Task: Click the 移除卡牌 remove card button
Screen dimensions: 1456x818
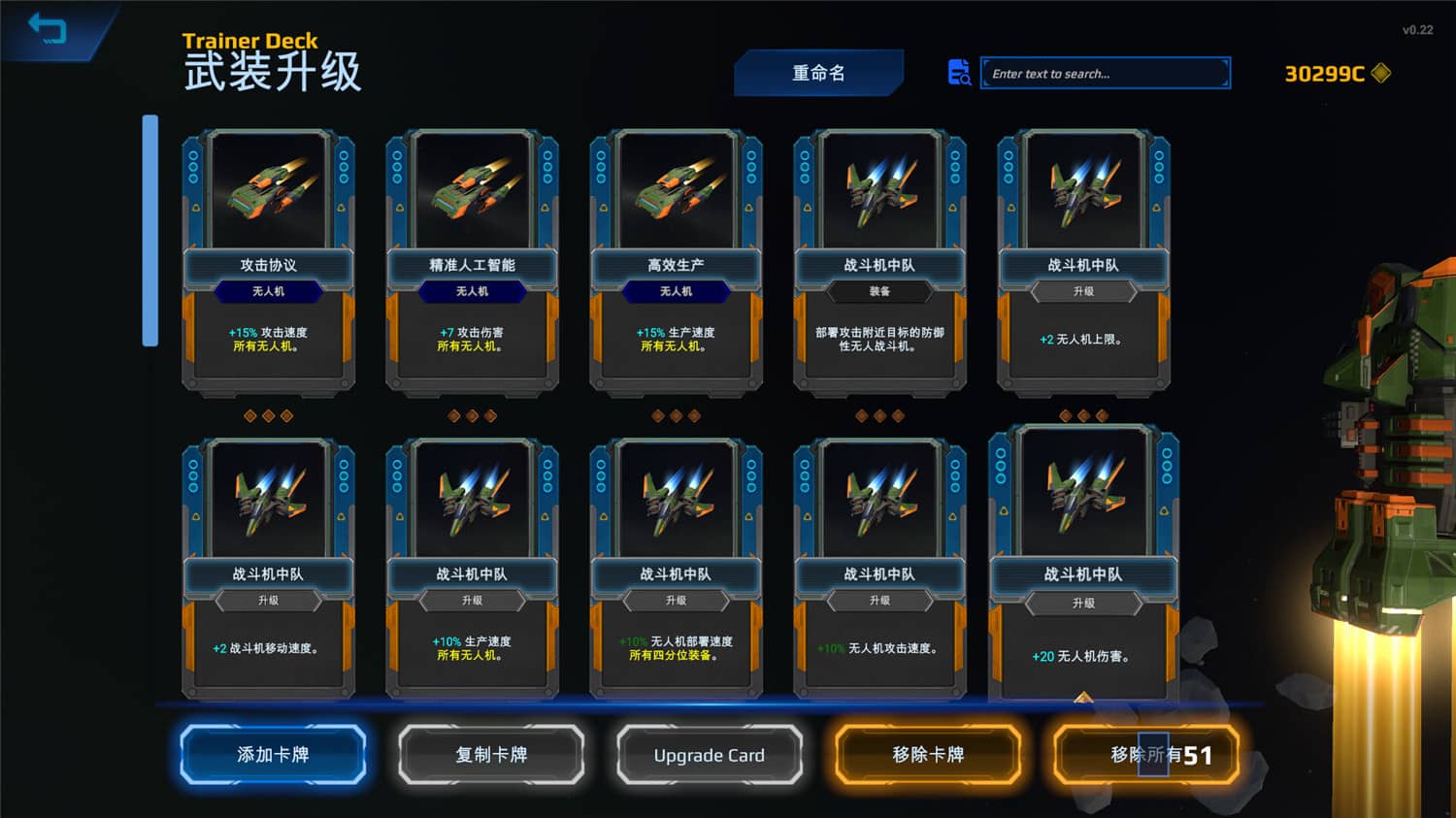Action: pos(928,754)
